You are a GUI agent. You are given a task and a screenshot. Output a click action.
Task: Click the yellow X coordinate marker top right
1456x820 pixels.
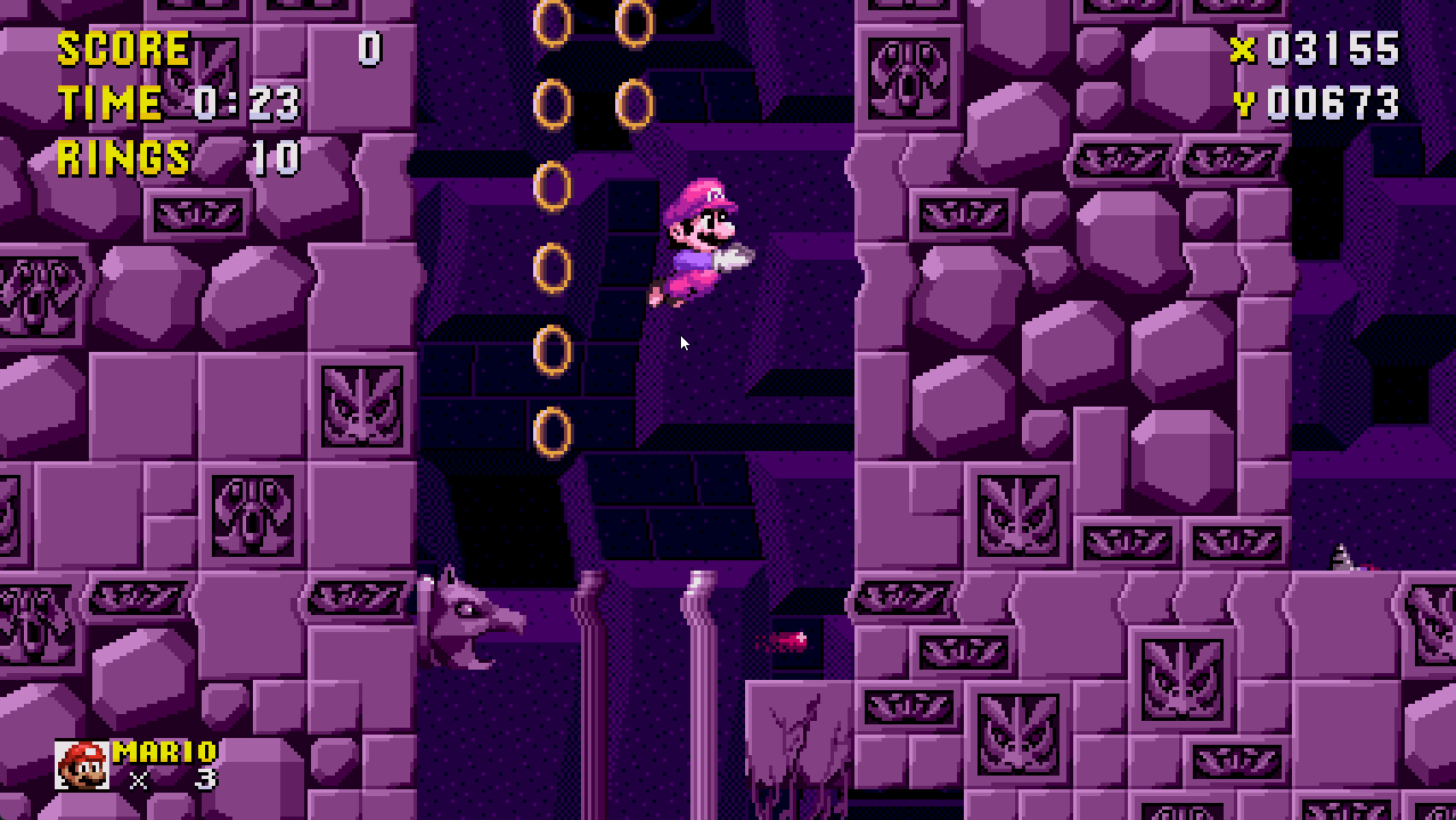pyautogui.click(x=1246, y=50)
